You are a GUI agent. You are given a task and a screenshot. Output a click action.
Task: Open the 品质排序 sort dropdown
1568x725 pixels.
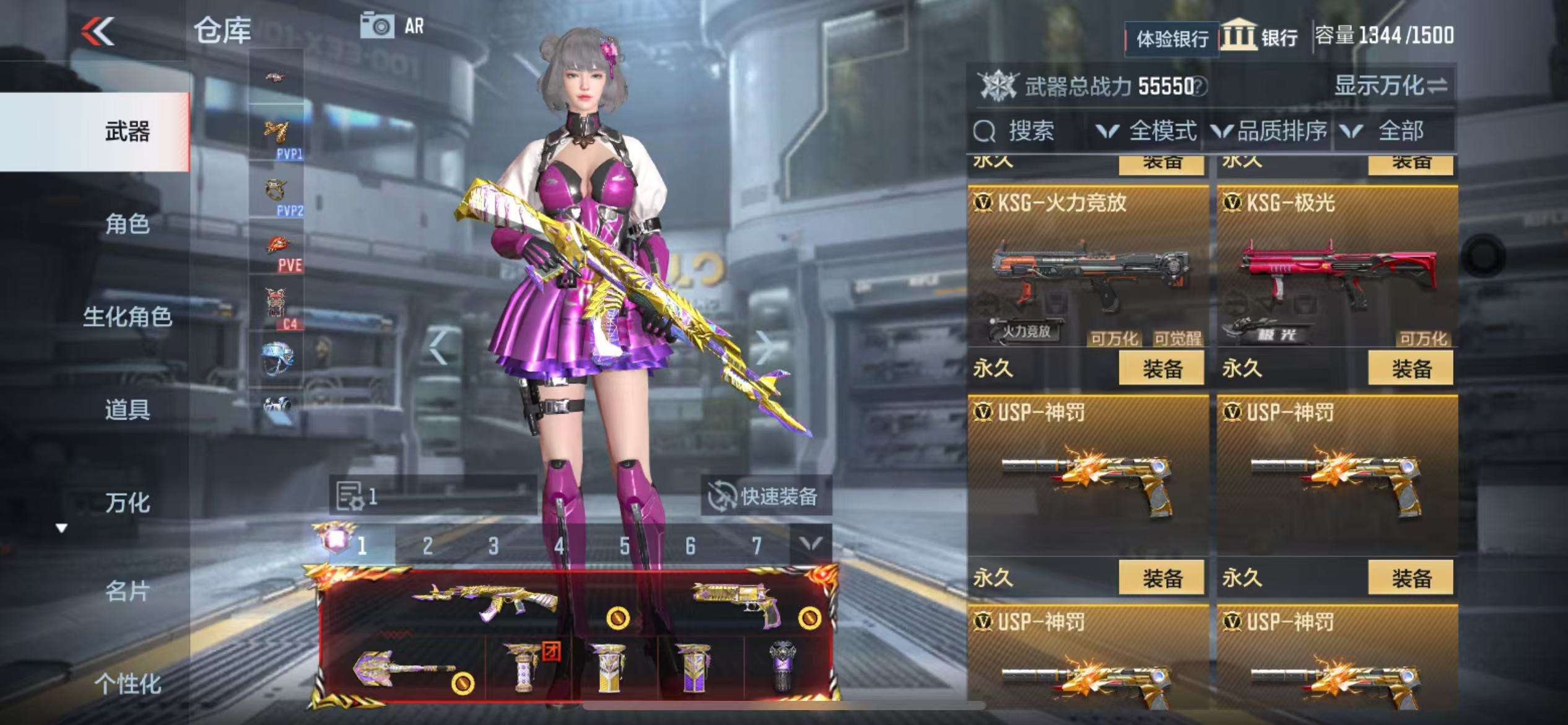point(1270,131)
